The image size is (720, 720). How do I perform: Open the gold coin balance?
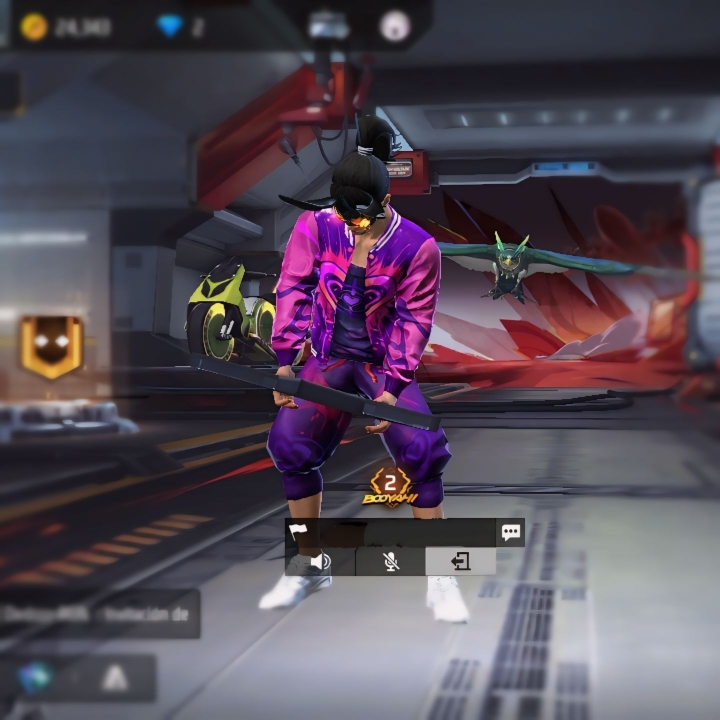[35, 27]
